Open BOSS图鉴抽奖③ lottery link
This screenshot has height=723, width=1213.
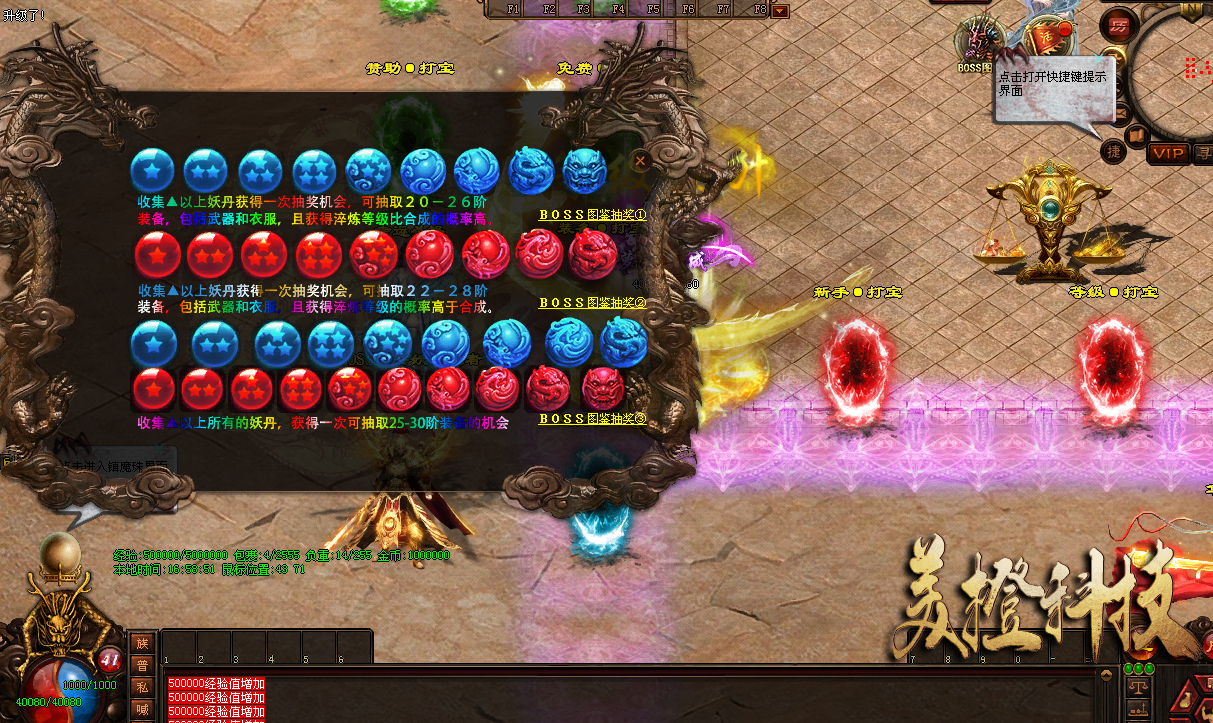coord(592,419)
